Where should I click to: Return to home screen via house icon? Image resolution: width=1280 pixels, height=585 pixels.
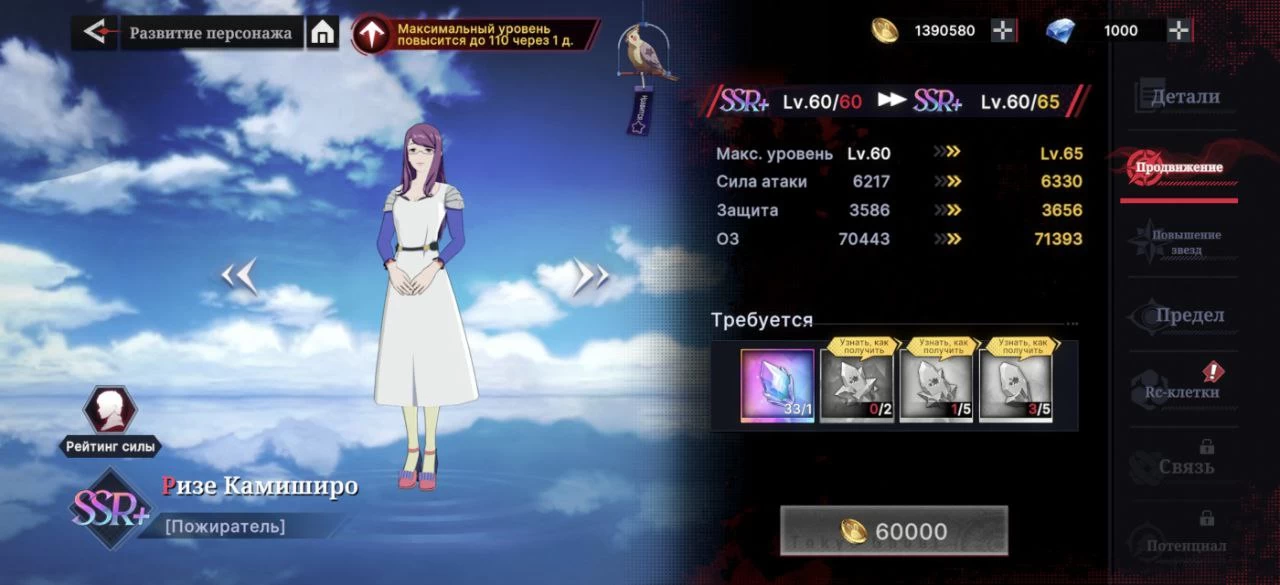point(322,33)
